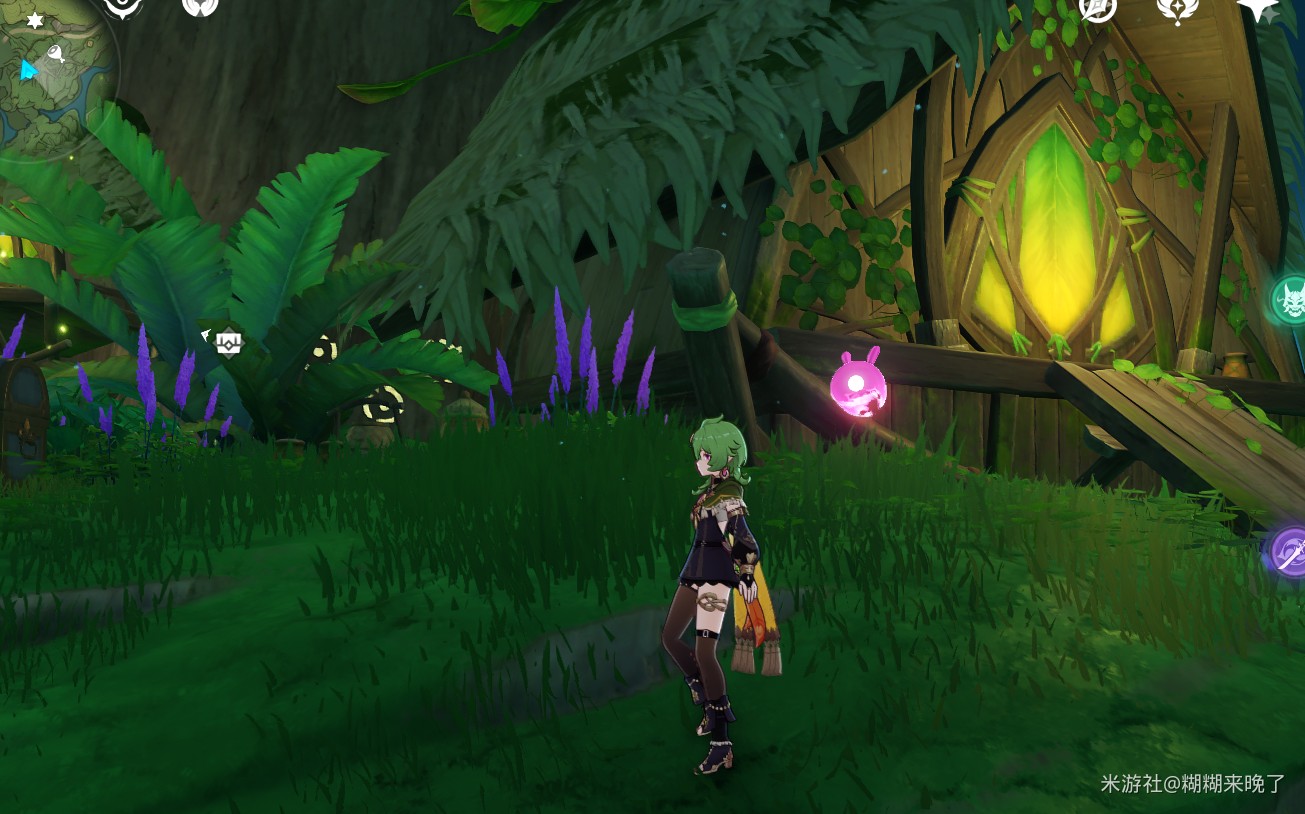Open the winged battle pass icon
1305x814 pixels.
pyautogui.click(x=1177, y=8)
